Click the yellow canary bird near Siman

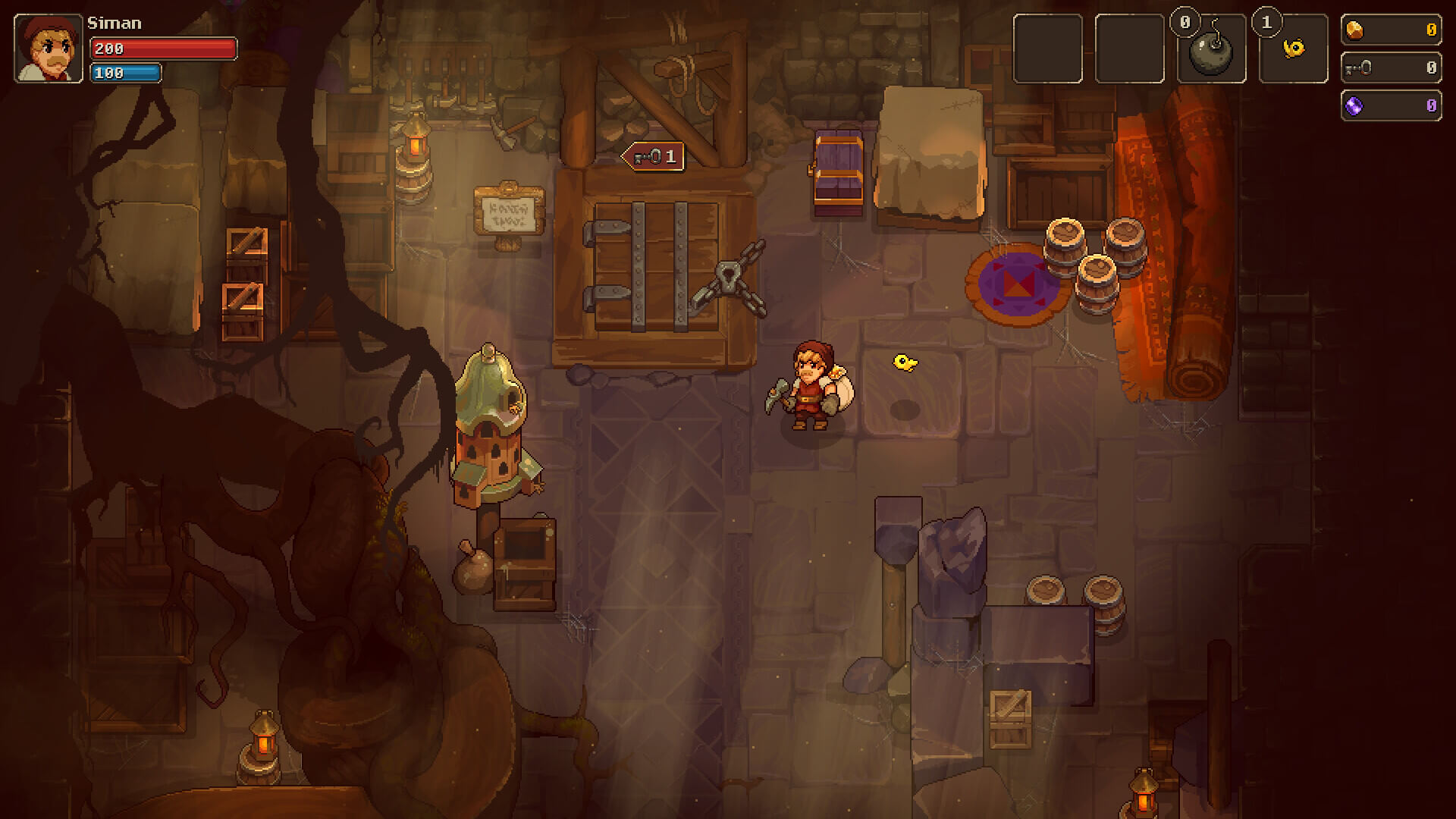tap(902, 362)
